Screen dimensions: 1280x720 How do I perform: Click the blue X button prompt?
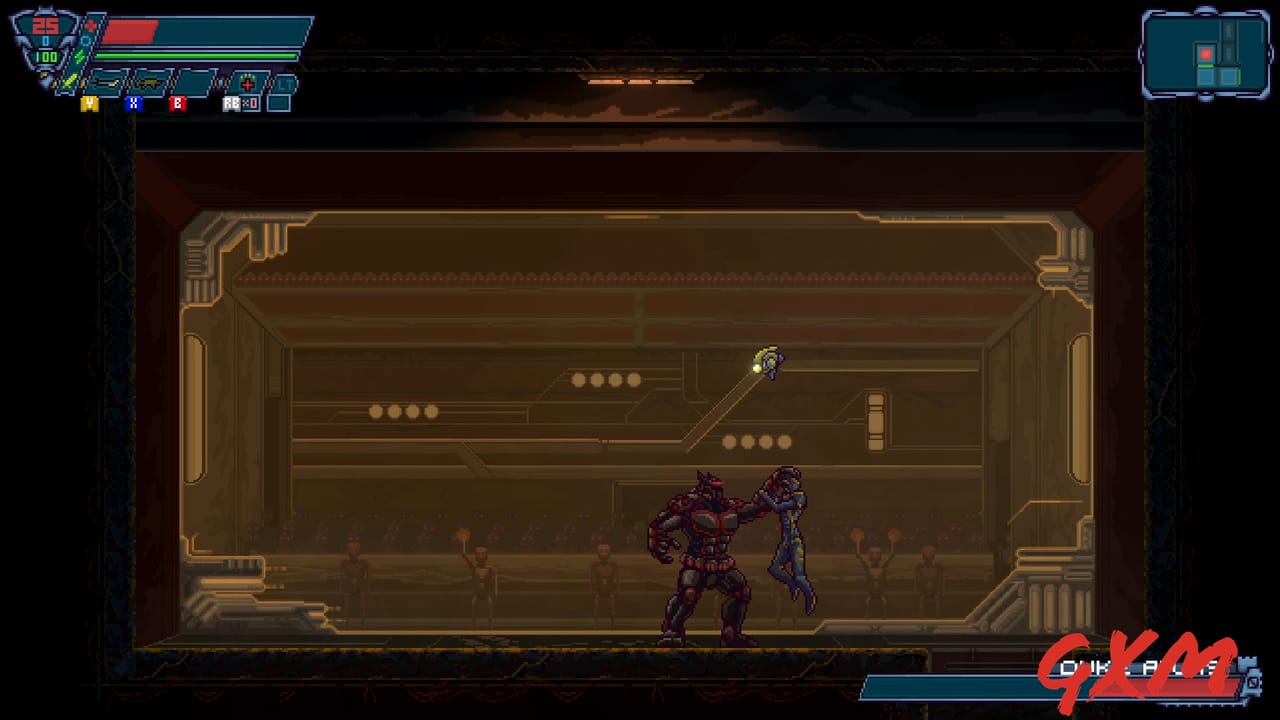click(x=134, y=103)
